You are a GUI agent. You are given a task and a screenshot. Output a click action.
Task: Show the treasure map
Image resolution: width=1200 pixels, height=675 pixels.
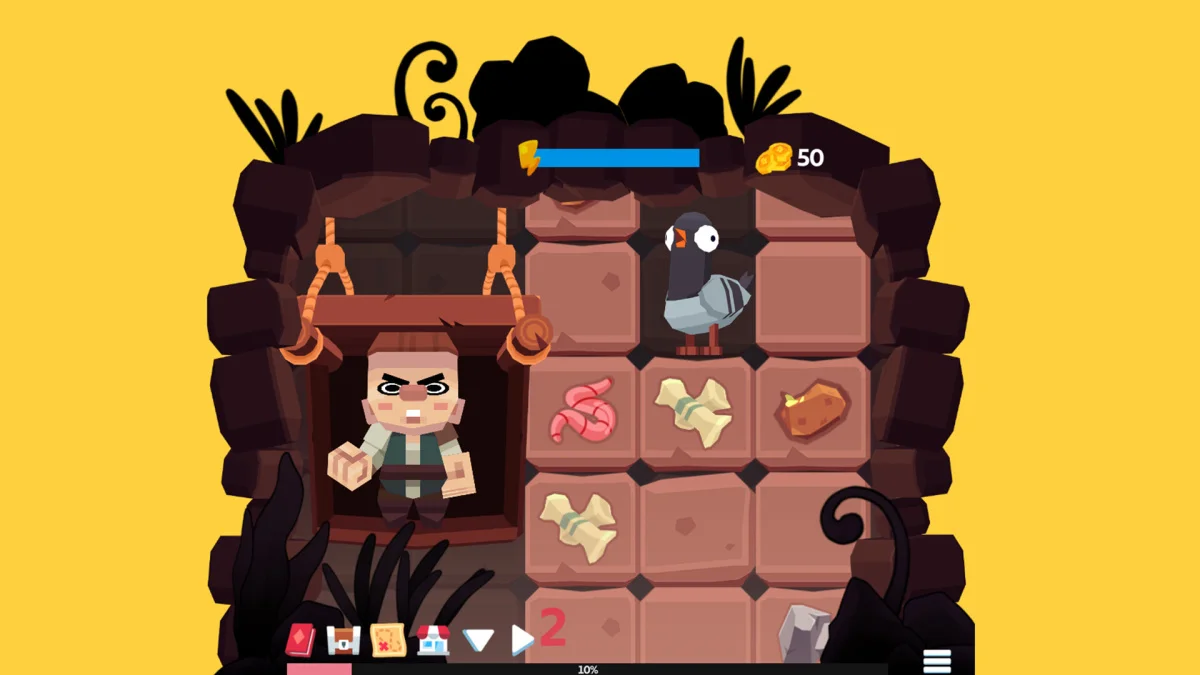tap(388, 640)
